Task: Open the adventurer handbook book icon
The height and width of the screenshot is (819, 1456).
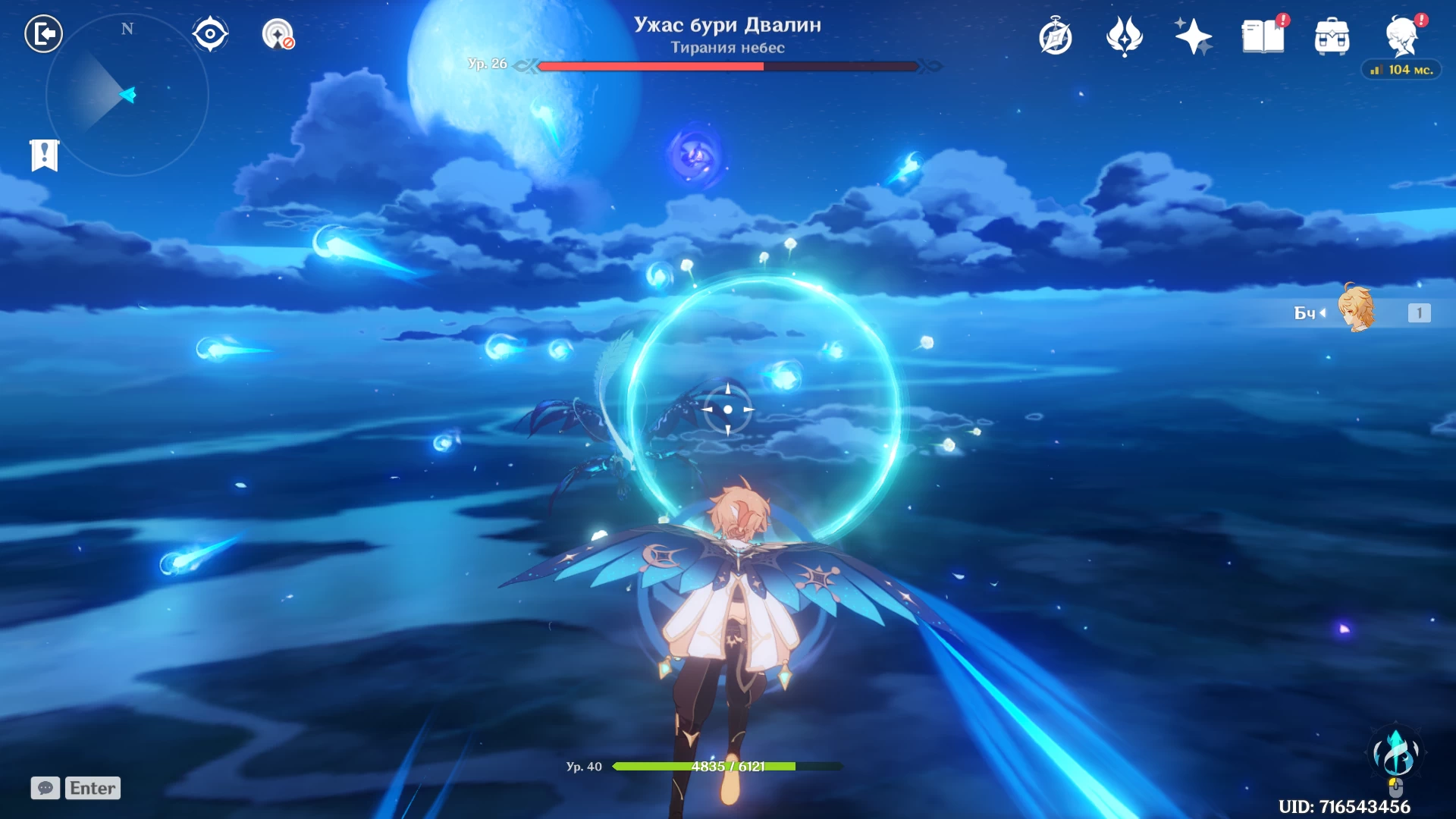Action: click(x=1263, y=36)
